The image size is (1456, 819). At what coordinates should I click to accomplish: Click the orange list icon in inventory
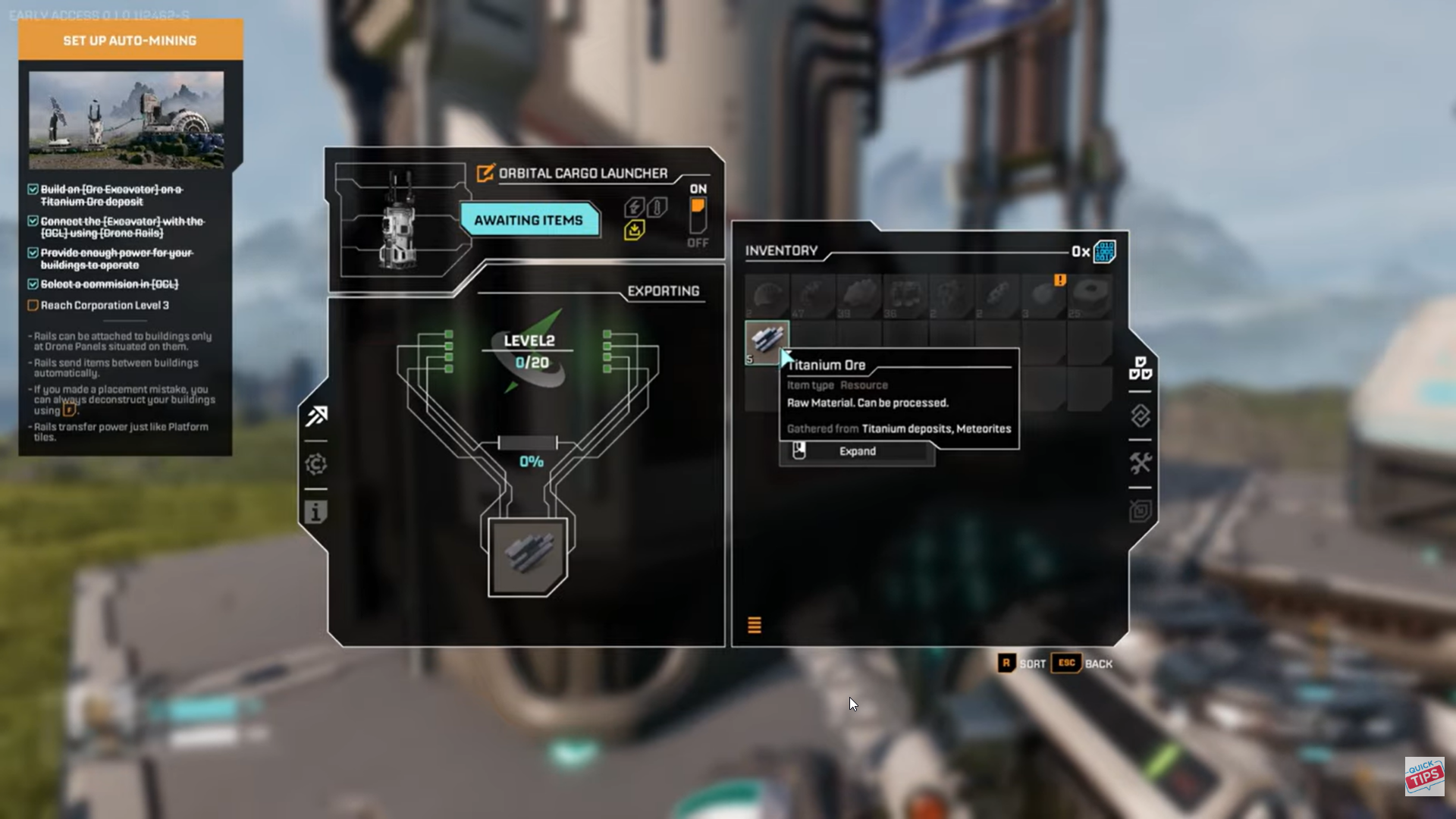pyautogui.click(x=755, y=625)
